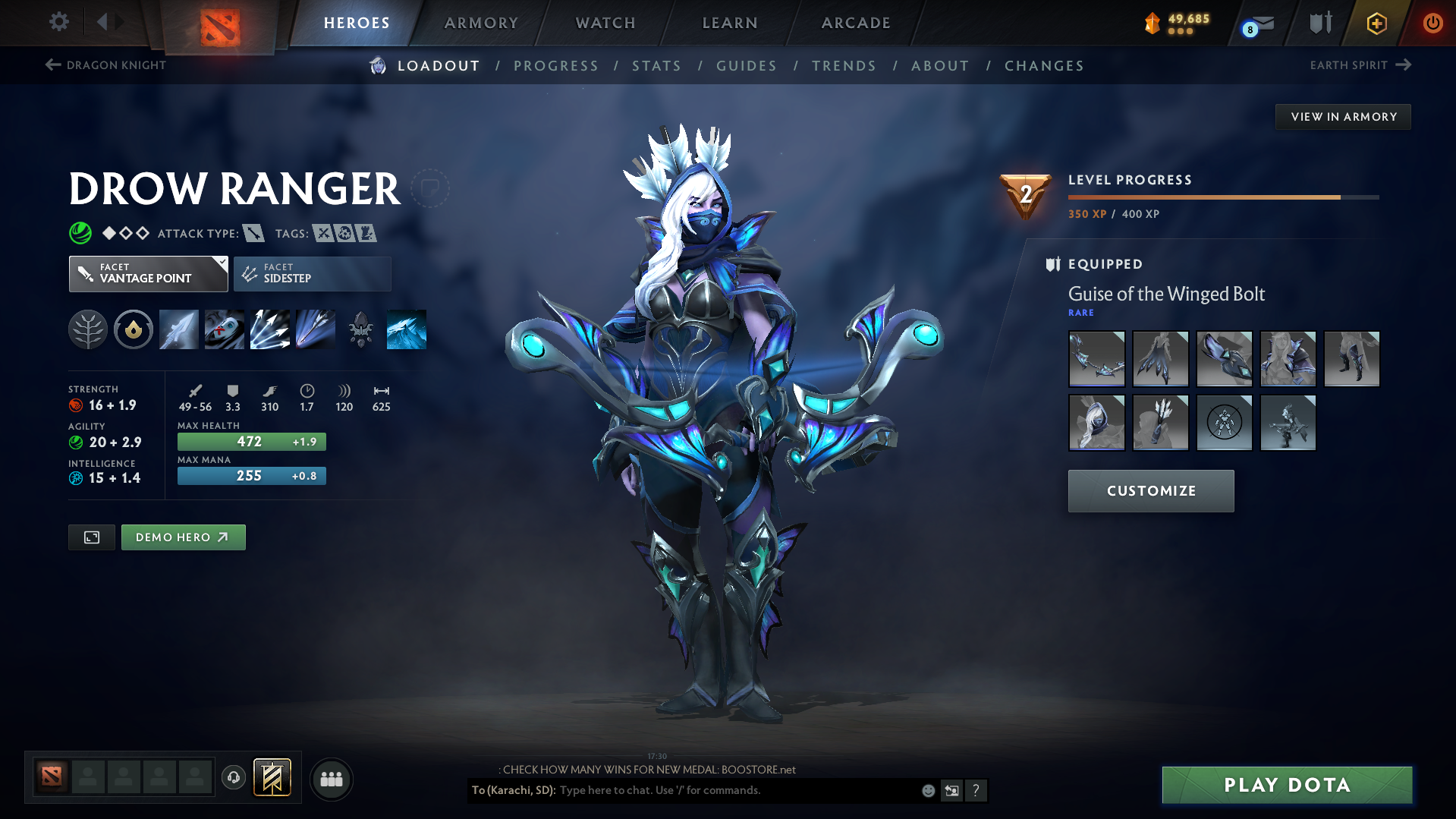Toggle the gold-framed sticker slot
The image size is (1456, 819).
click(x=272, y=777)
